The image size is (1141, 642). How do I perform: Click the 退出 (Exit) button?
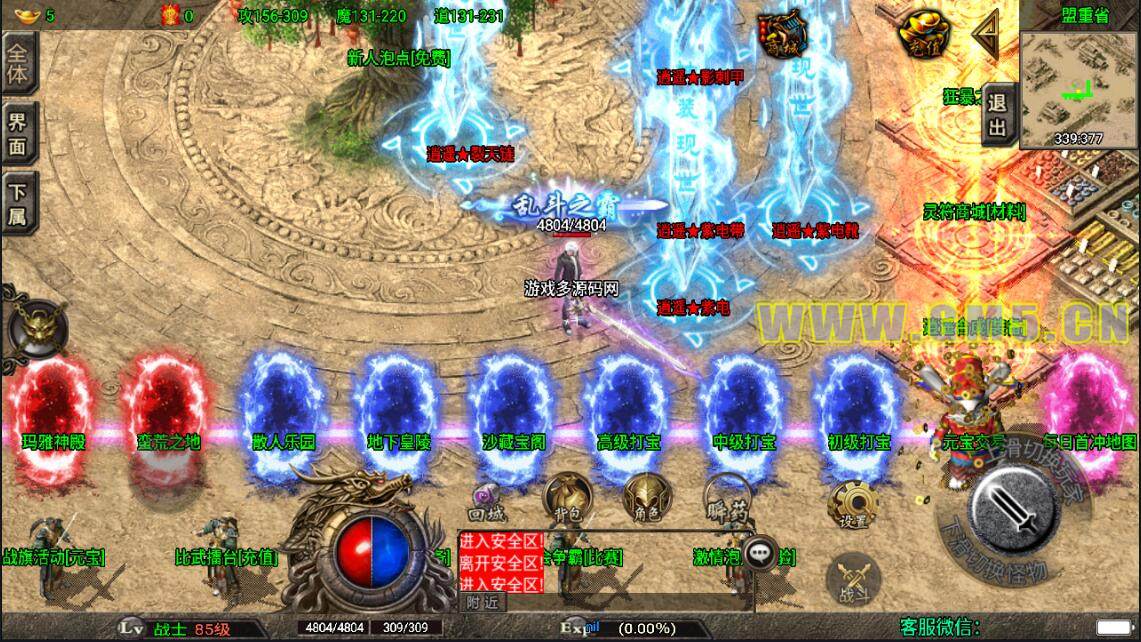(997, 114)
